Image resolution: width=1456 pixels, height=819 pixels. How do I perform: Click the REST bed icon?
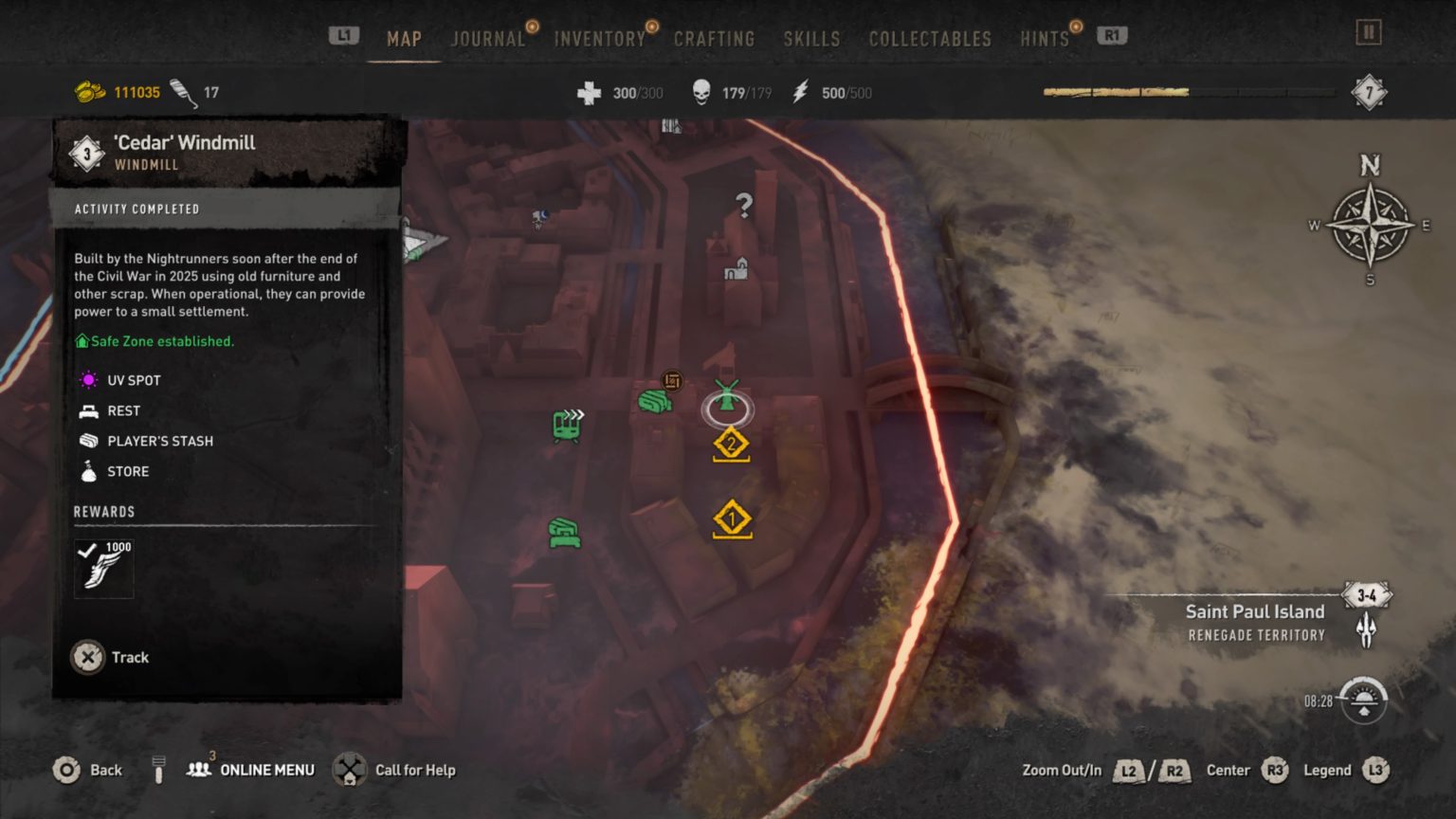click(89, 410)
